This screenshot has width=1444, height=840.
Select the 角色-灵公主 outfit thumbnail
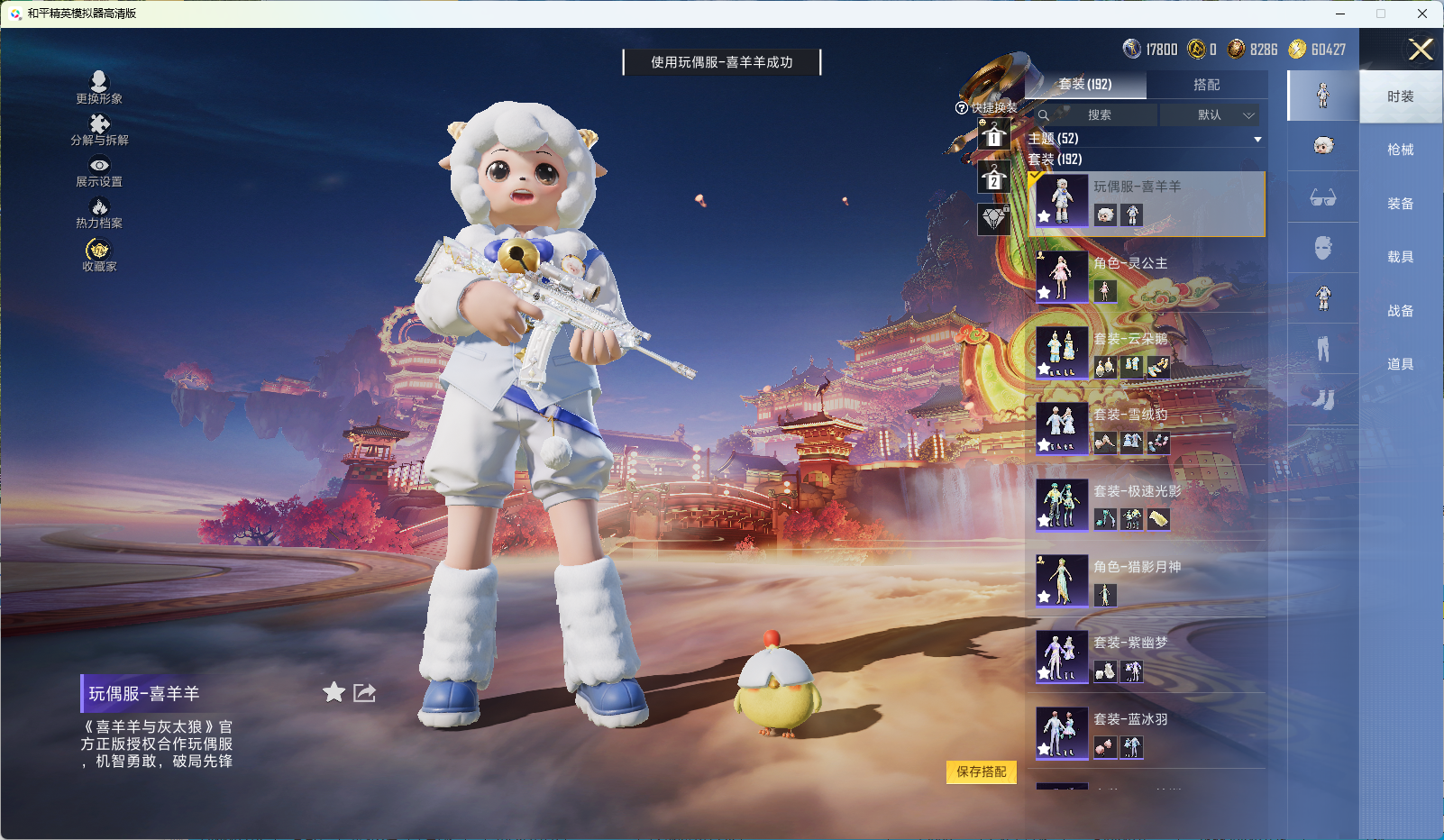(1062, 278)
